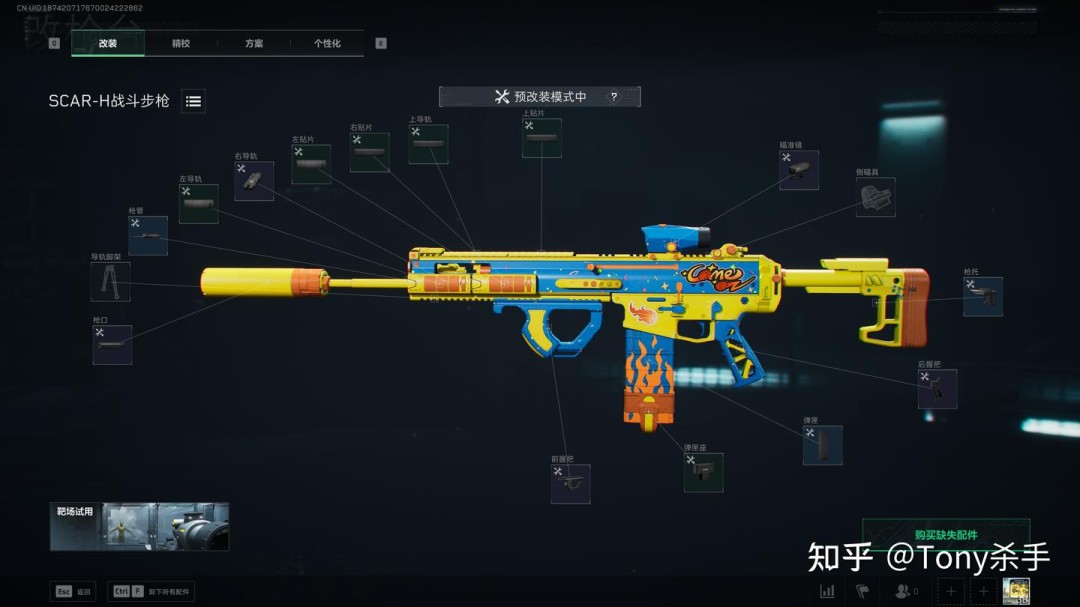Open the list menu beside SCAR-H title
Screen dimensions: 1080x607
(x=194, y=101)
